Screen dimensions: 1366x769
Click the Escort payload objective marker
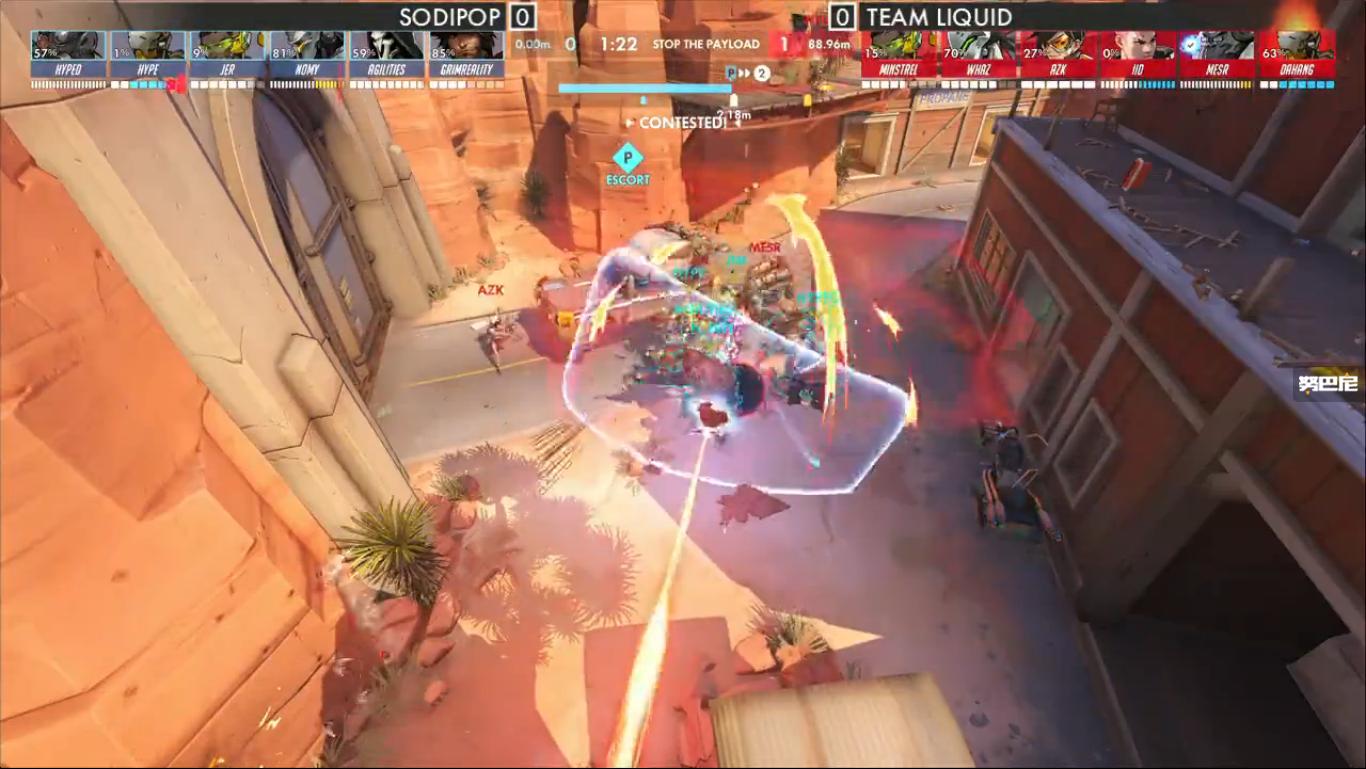627,157
